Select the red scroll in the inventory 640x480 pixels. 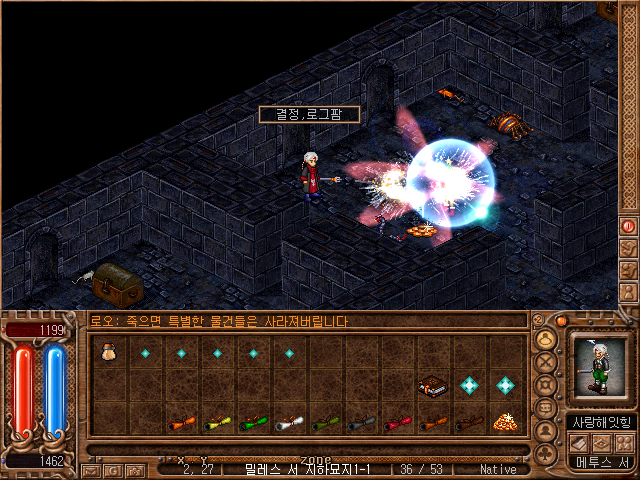pos(397,423)
